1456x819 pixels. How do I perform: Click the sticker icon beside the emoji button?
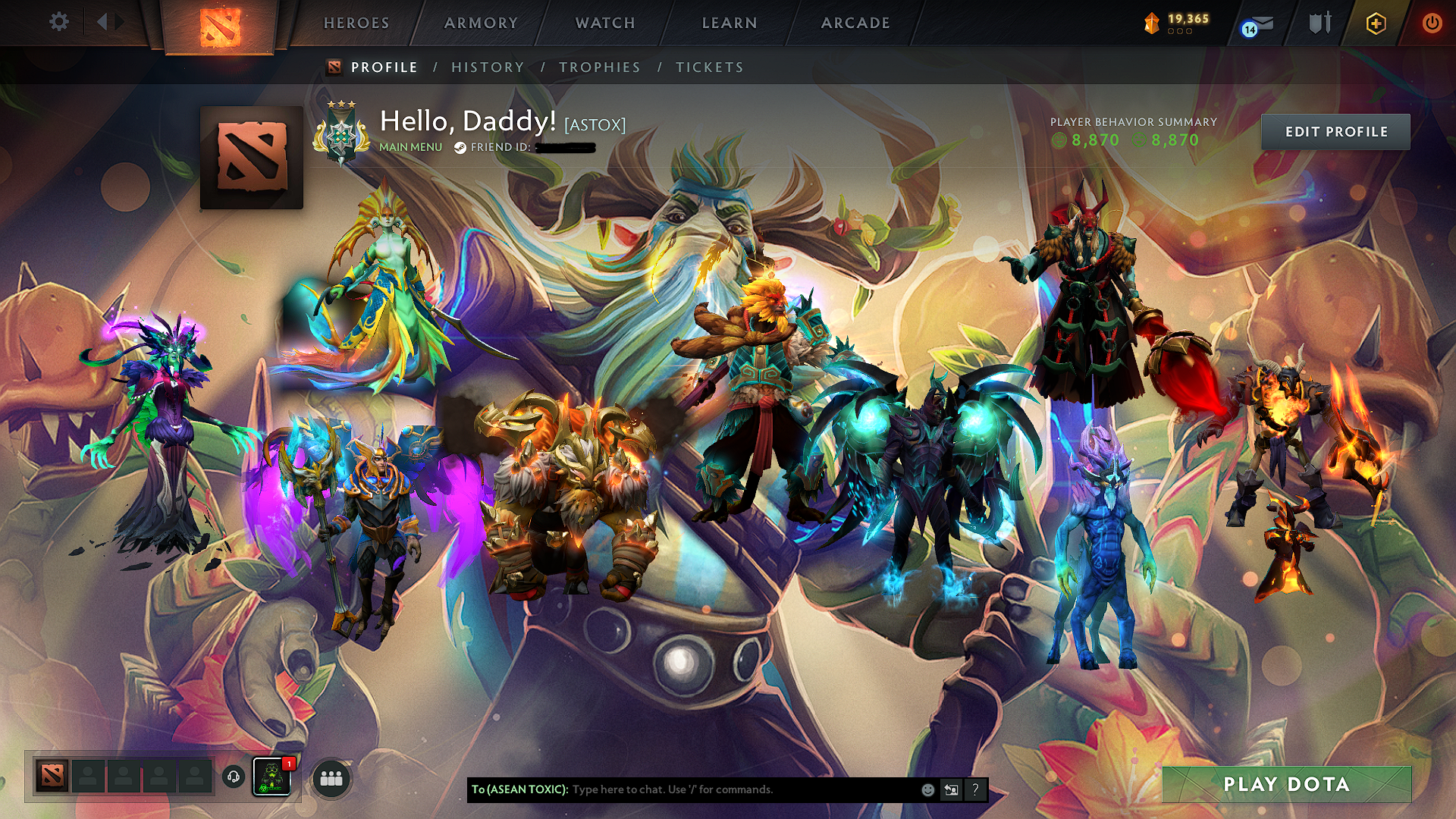[x=951, y=789]
